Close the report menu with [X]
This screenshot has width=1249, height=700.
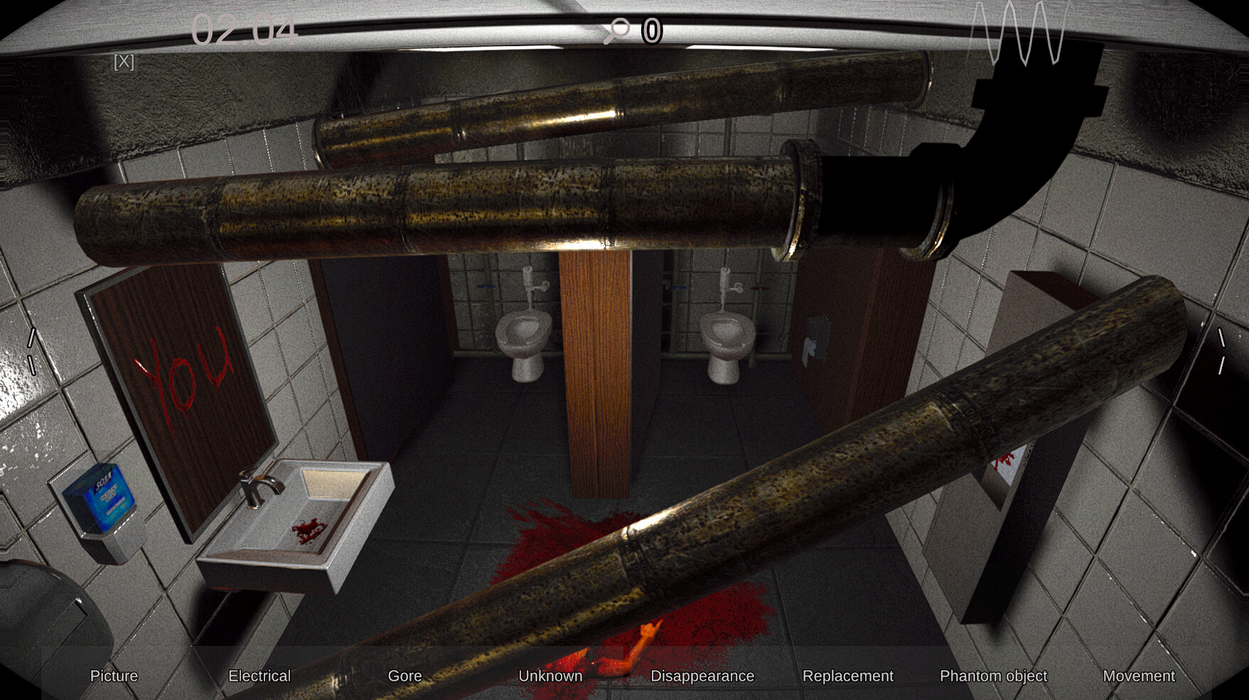pos(124,62)
